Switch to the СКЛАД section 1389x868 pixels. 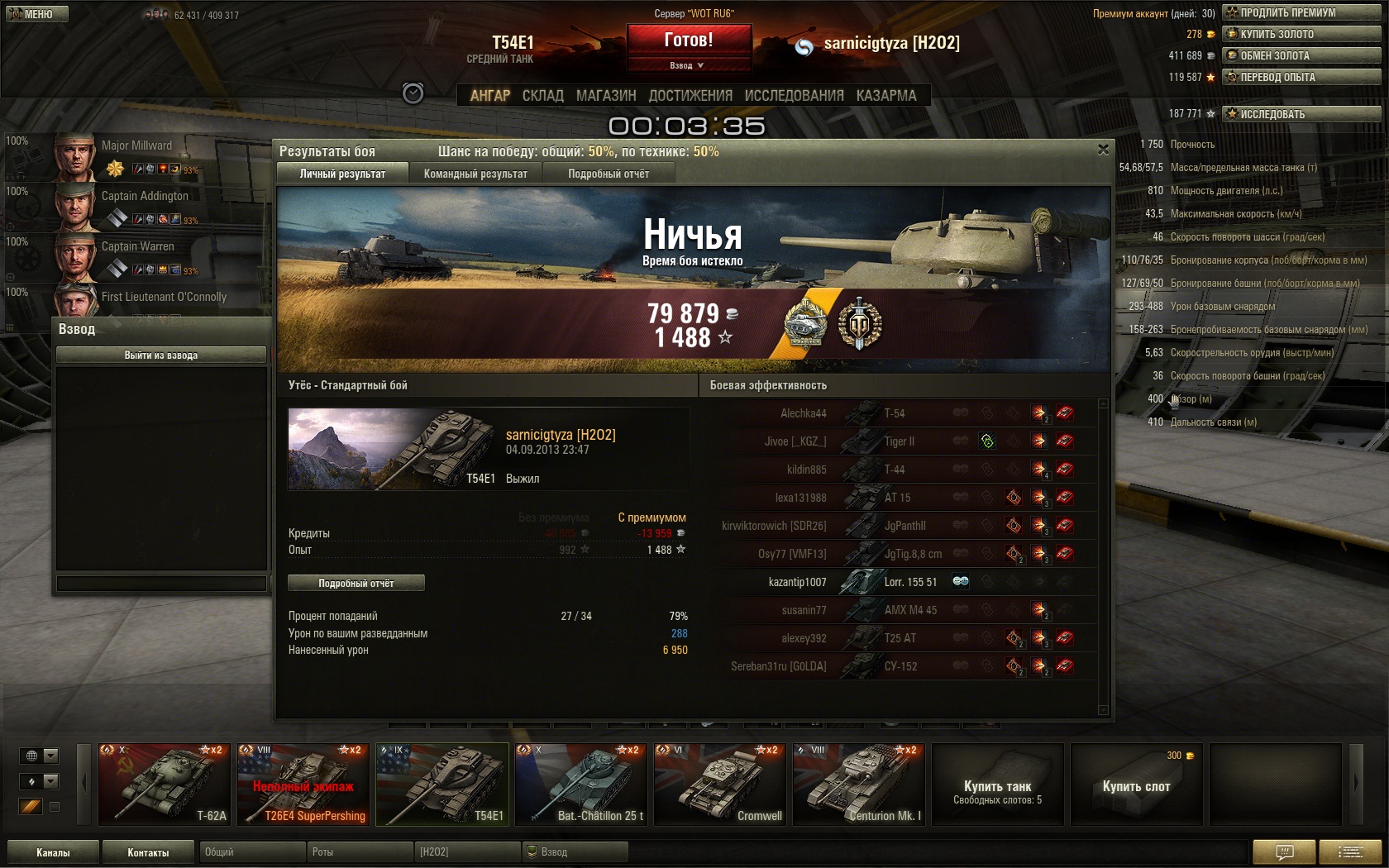coord(542,96)
